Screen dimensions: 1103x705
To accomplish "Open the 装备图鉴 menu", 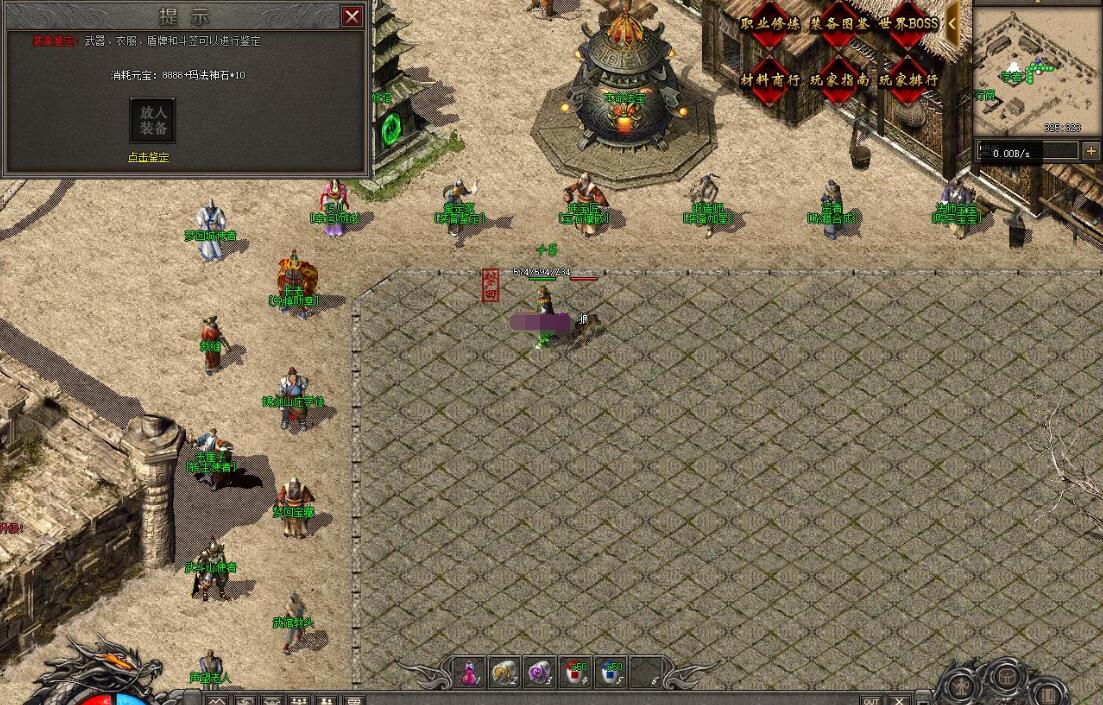I will (x=838, y=24).
